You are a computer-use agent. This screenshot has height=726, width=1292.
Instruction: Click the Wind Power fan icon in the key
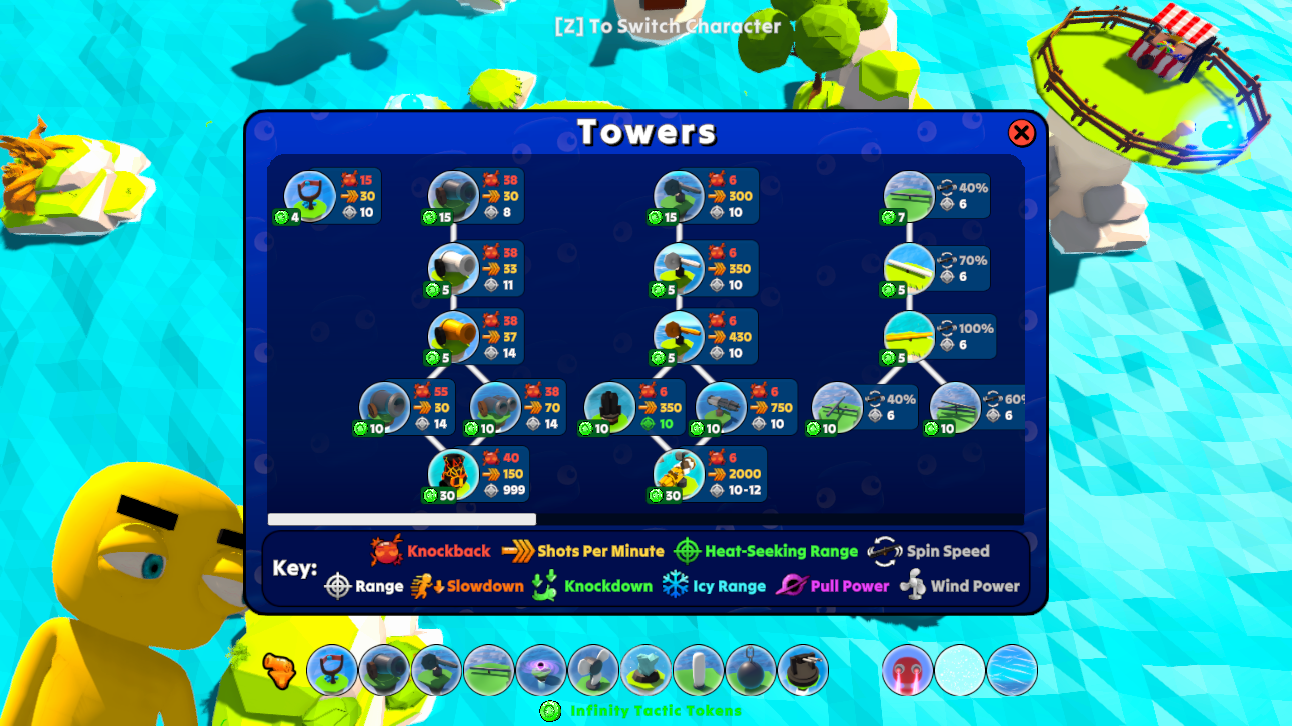coord(913,586)
